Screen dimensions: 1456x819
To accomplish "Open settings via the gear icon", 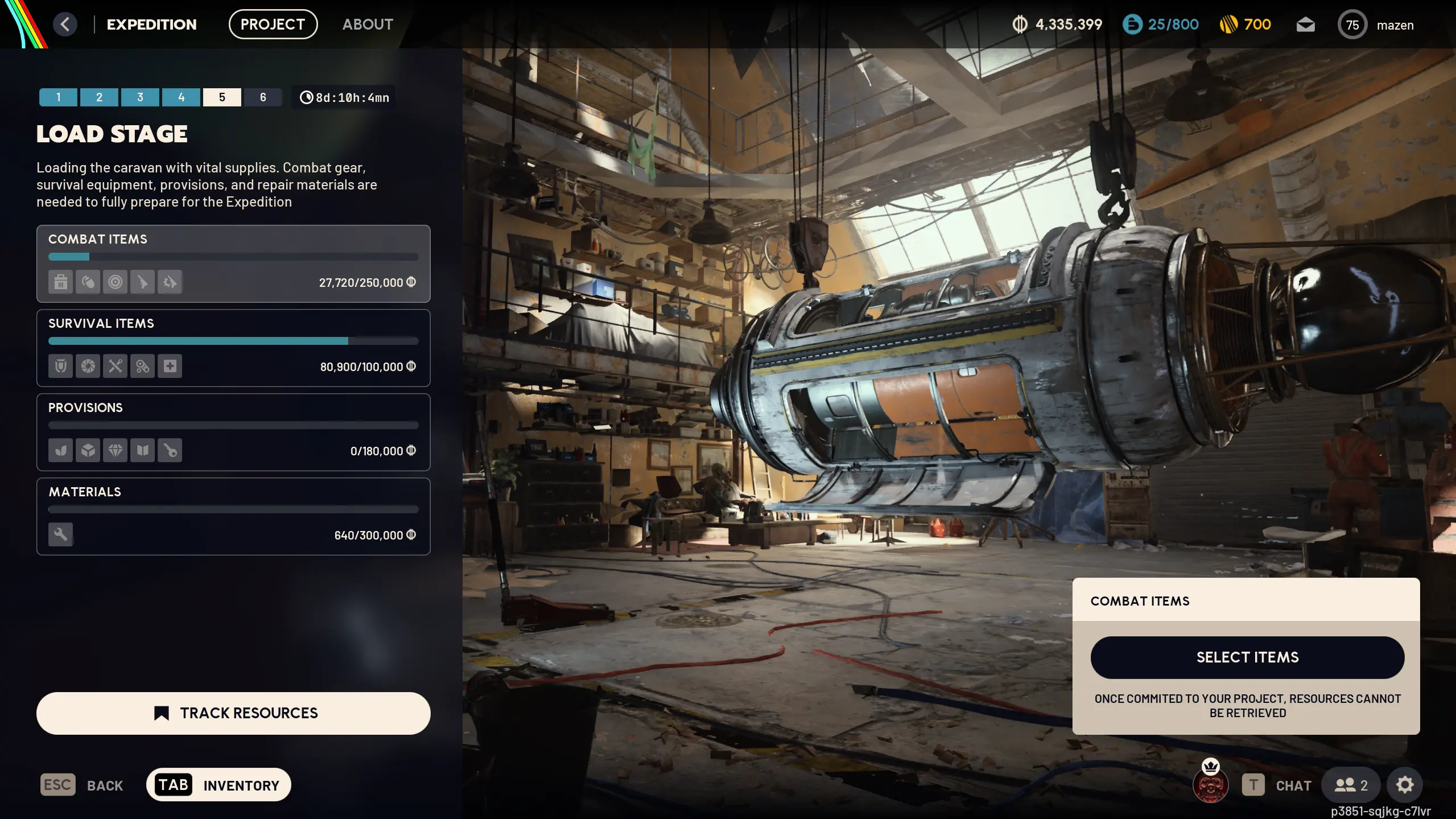I will [1404, 785].
